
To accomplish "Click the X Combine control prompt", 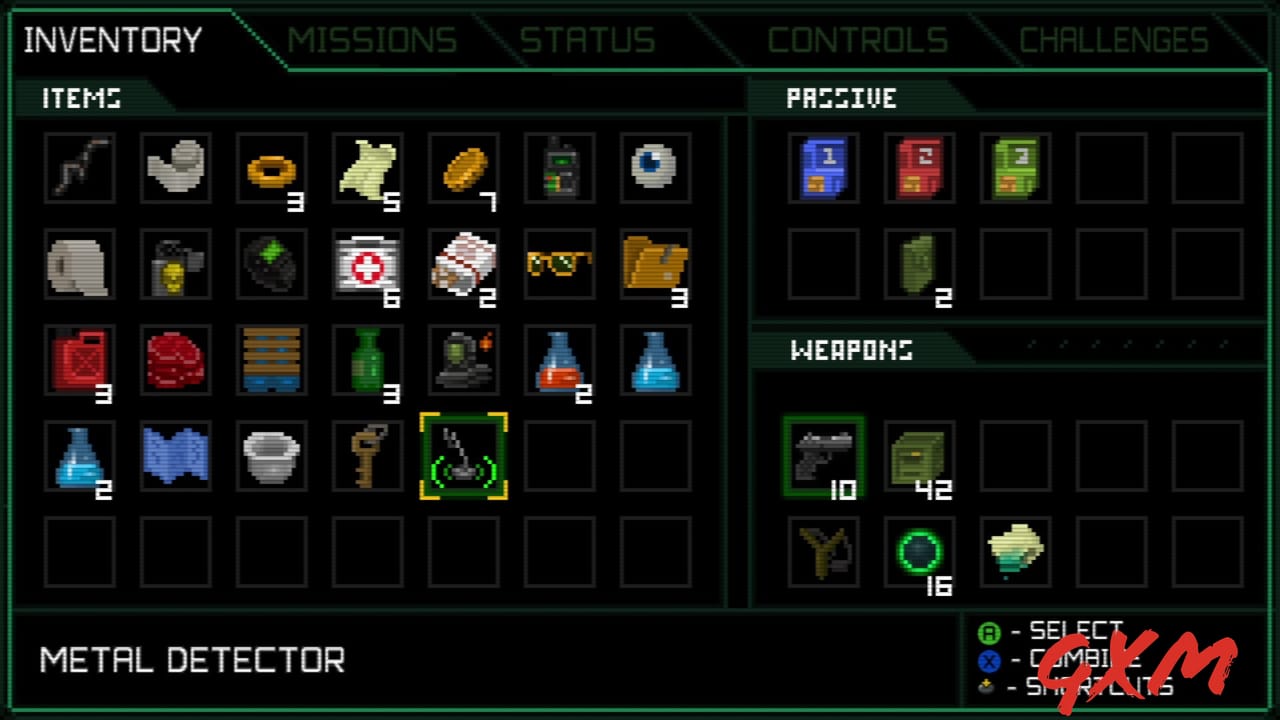I will tap(1050, 658).
